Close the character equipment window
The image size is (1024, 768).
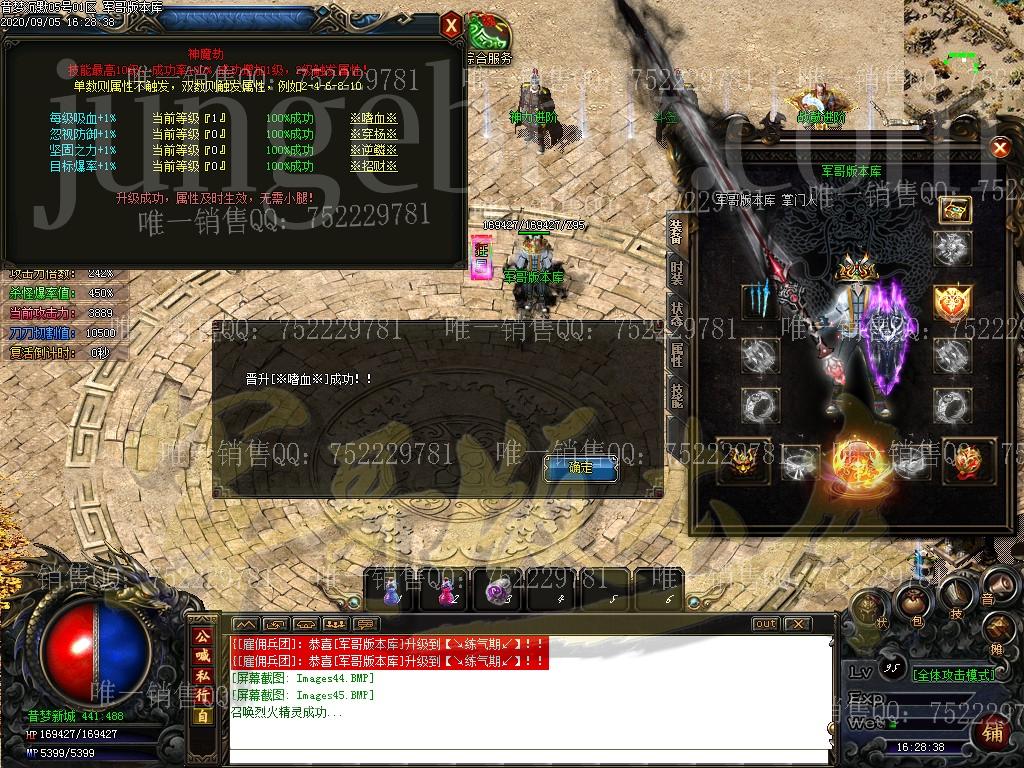pos(999,149)
